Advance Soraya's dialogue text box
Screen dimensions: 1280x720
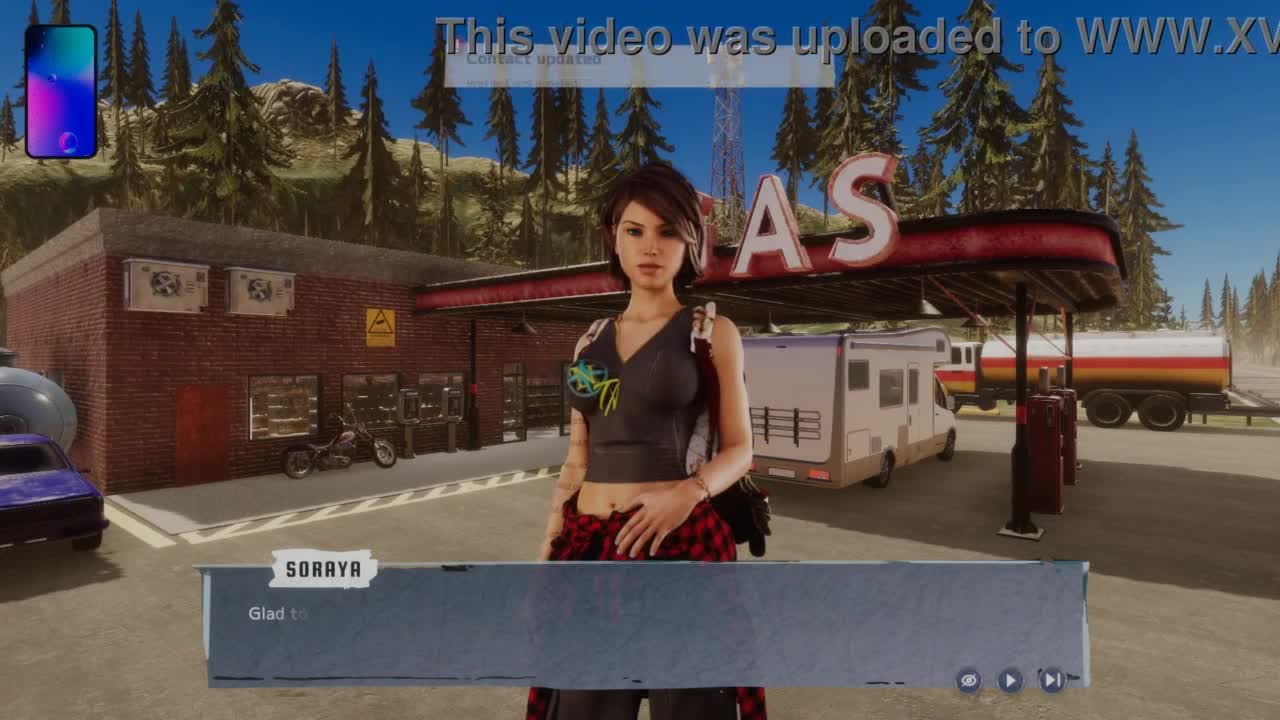pos(640,625)
